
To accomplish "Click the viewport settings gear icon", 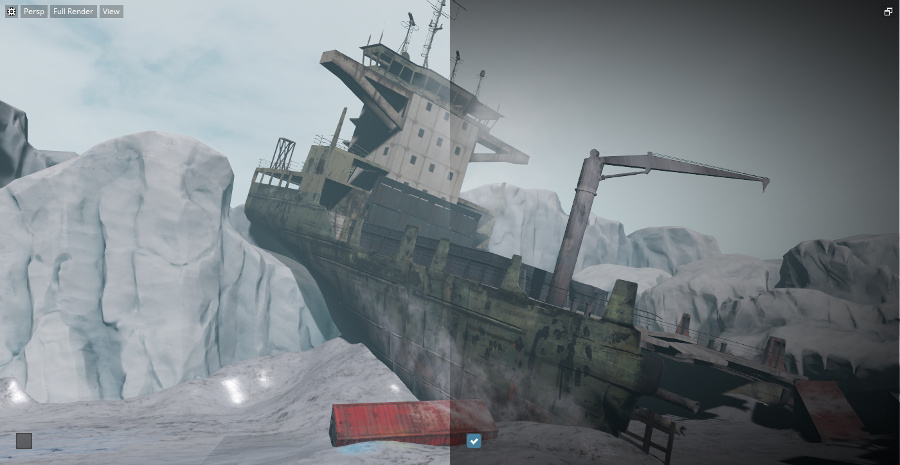I will [x=11, y=12].
